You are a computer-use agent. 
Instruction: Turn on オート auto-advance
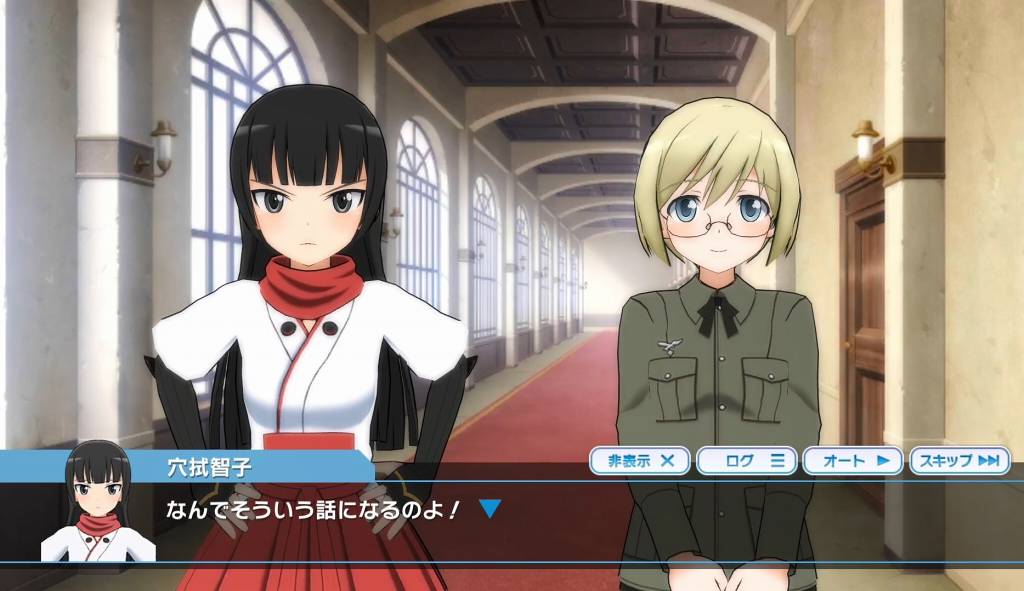click(x=853, y=461)
